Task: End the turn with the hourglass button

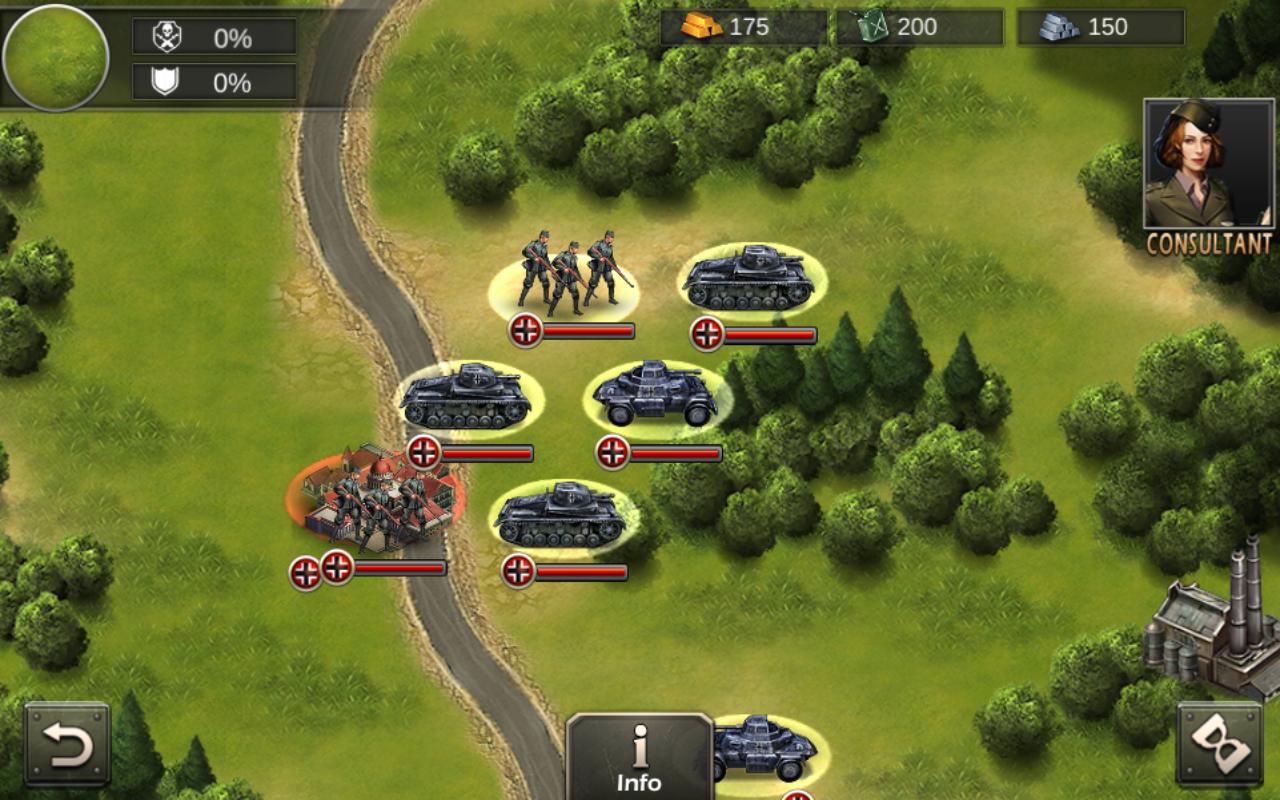Action: tap(1218, 744)
